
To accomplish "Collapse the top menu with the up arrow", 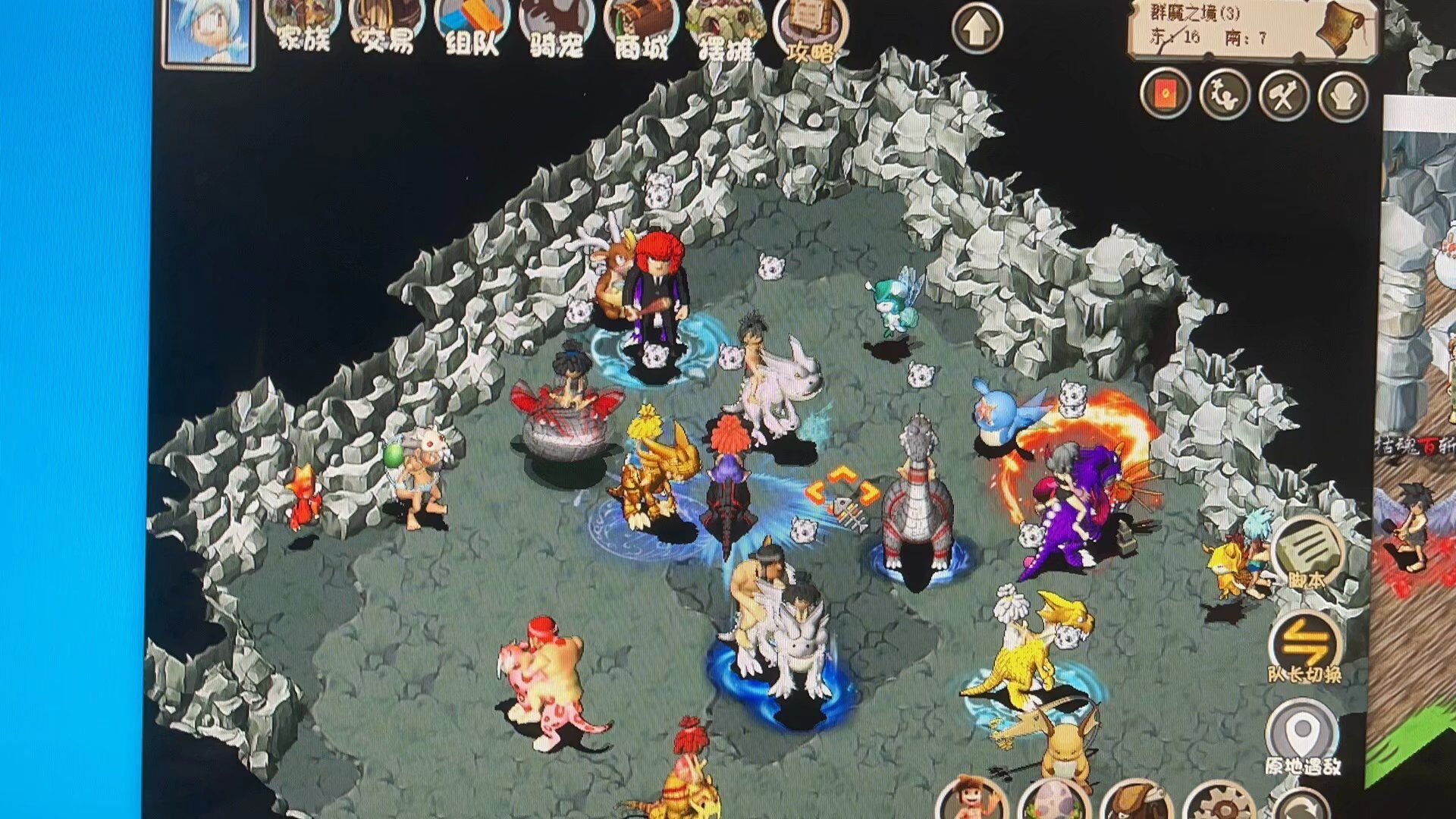I will pyautogui.click(x=977, y=28).
